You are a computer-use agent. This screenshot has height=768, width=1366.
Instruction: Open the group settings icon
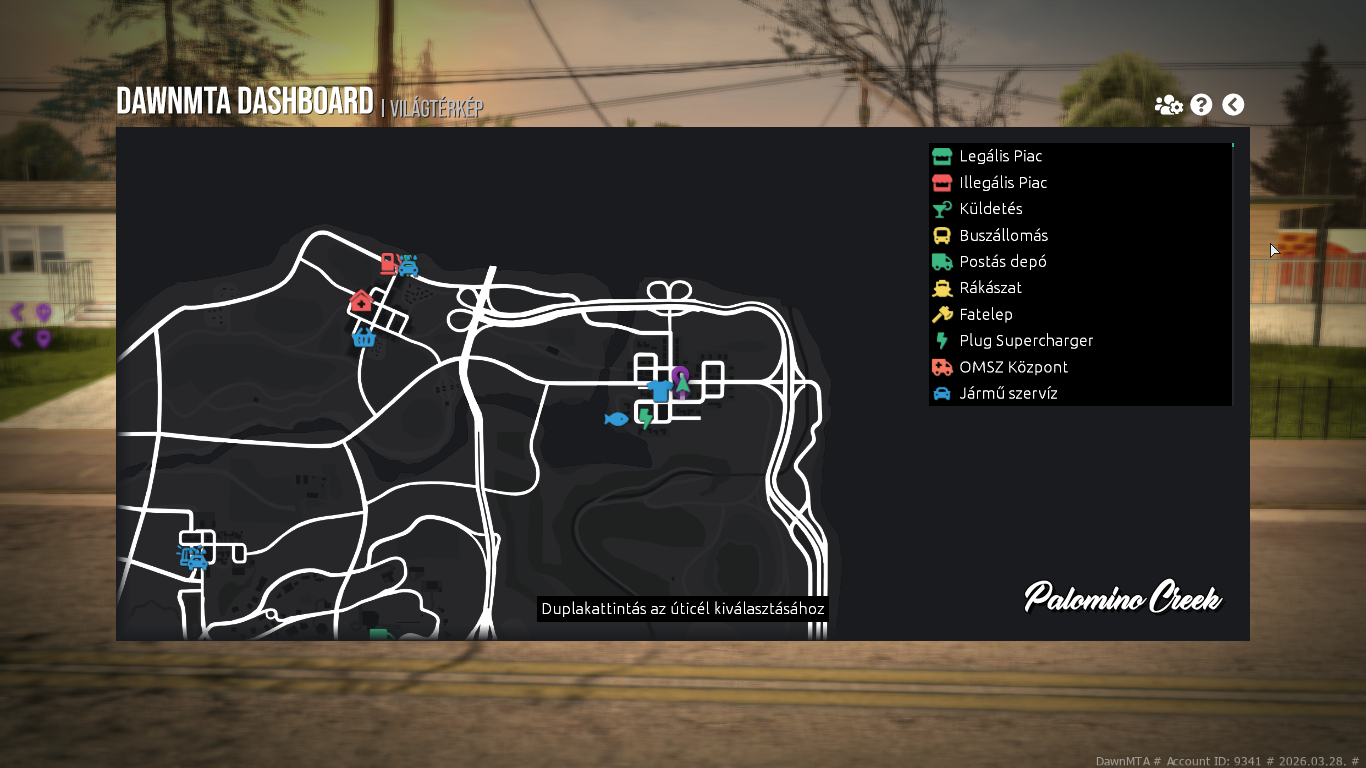[1168, 105]
